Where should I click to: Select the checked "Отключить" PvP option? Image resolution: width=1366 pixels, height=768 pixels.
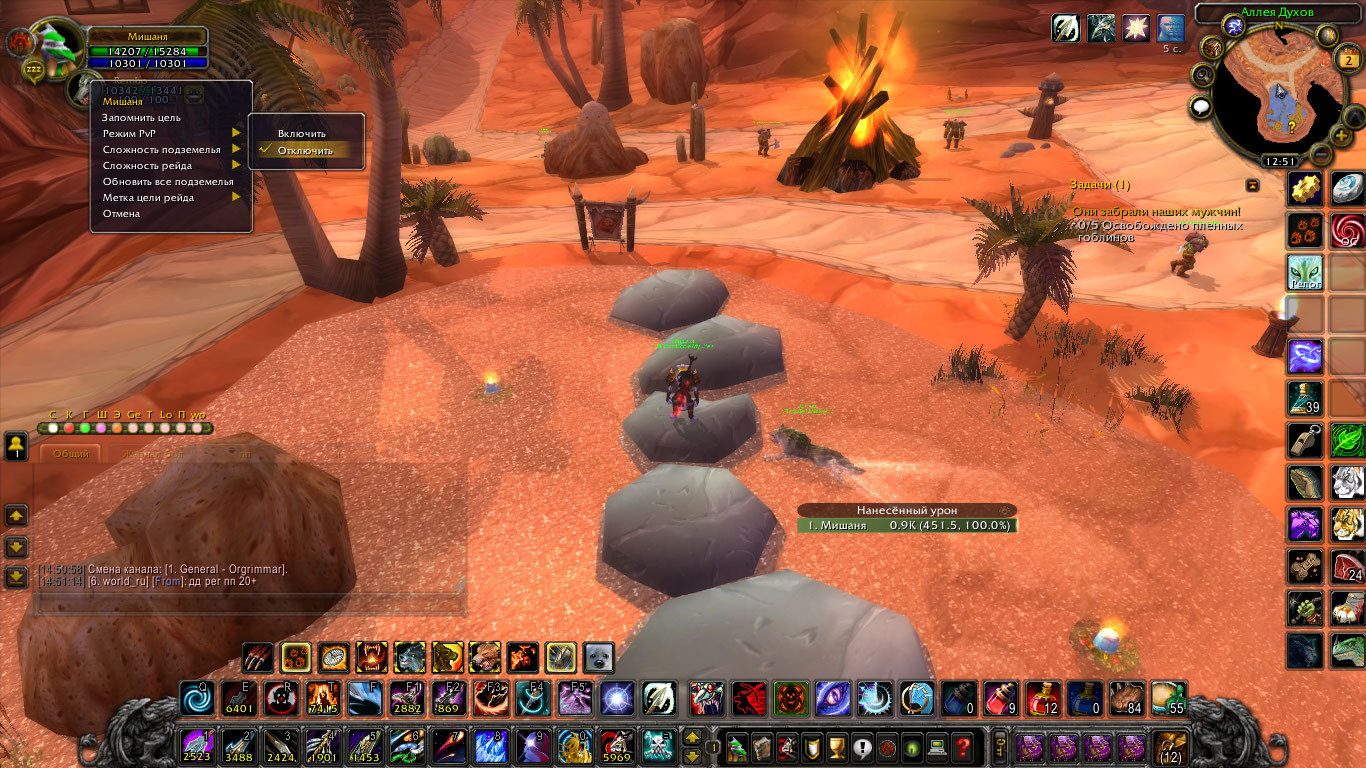click(305, 150)
